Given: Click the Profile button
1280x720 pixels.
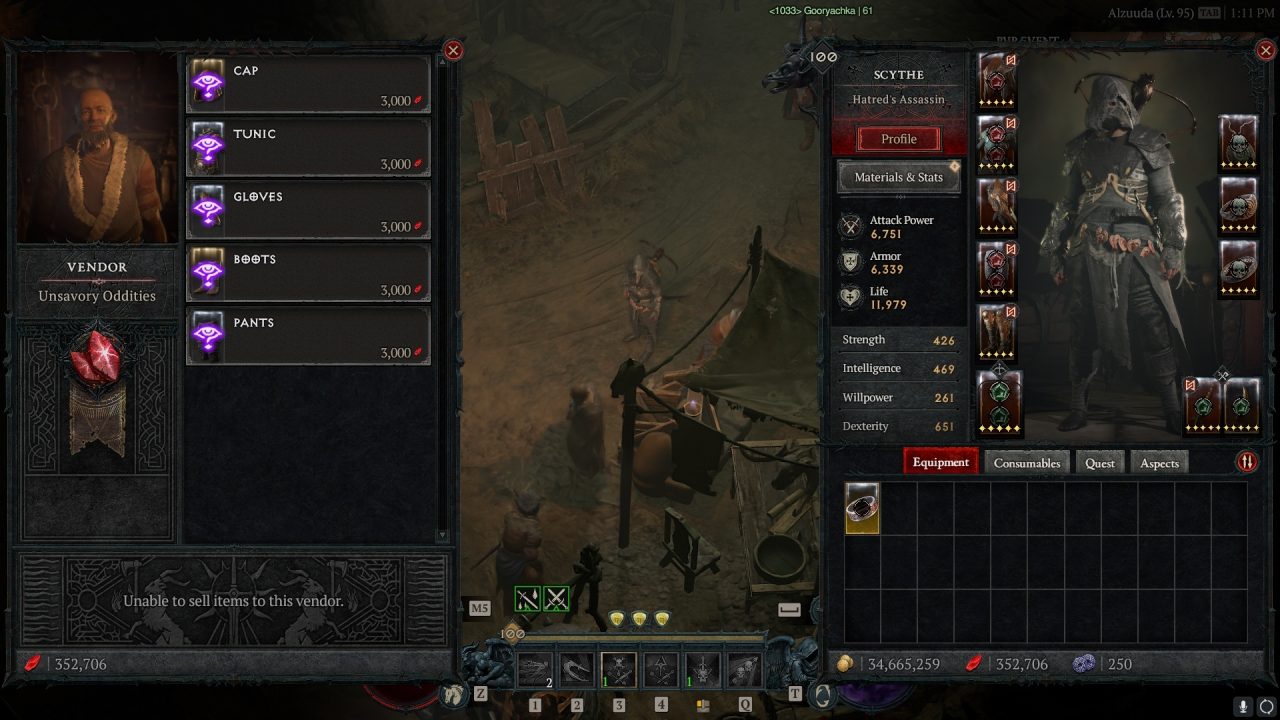Looking at the screenshot, I should coord(898,138).
